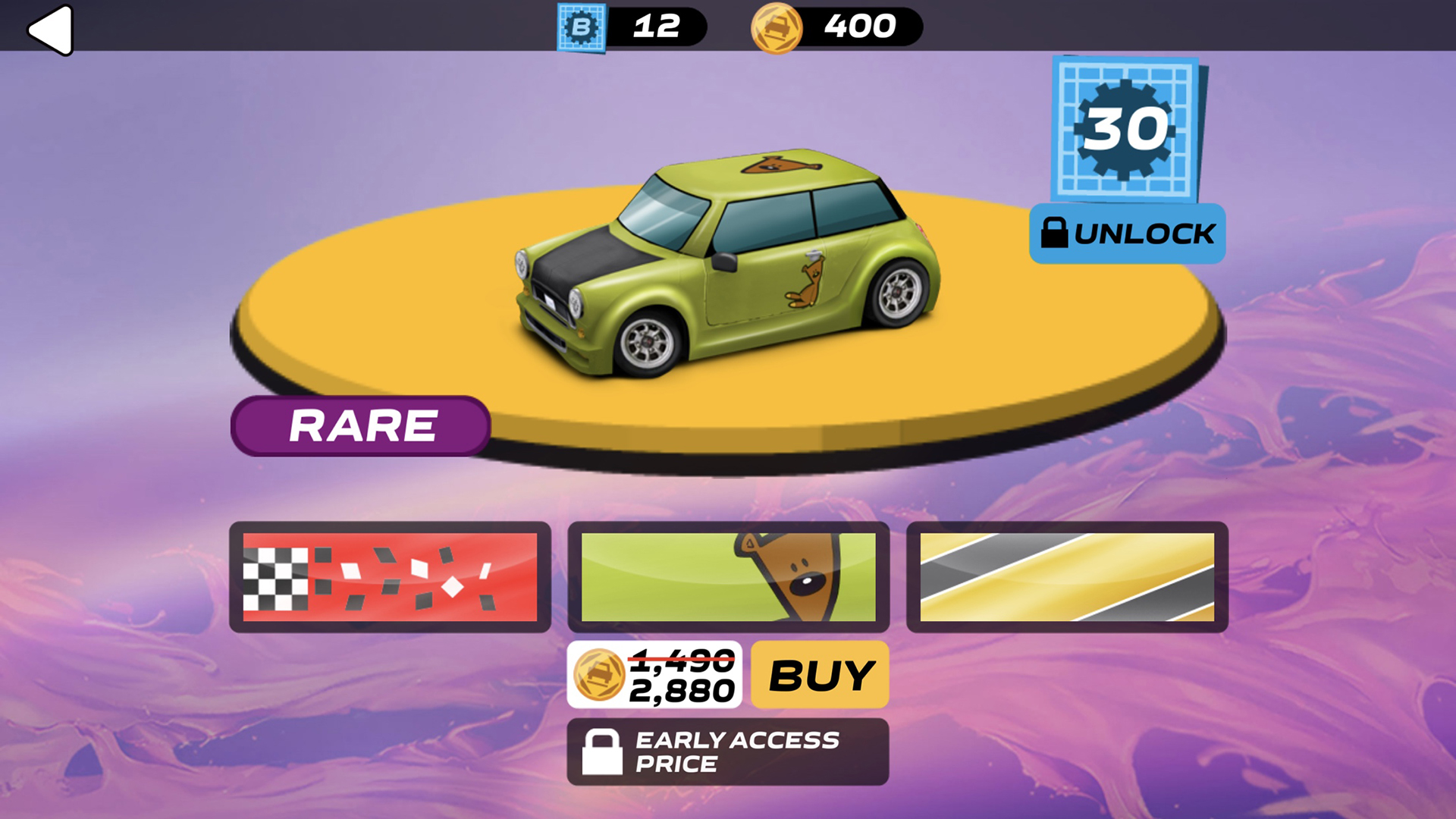Image resolution: width=1456 pixels, height=819 pixels.
Task: Select the green dog paint skin
Action: click(x=730, y=576)
